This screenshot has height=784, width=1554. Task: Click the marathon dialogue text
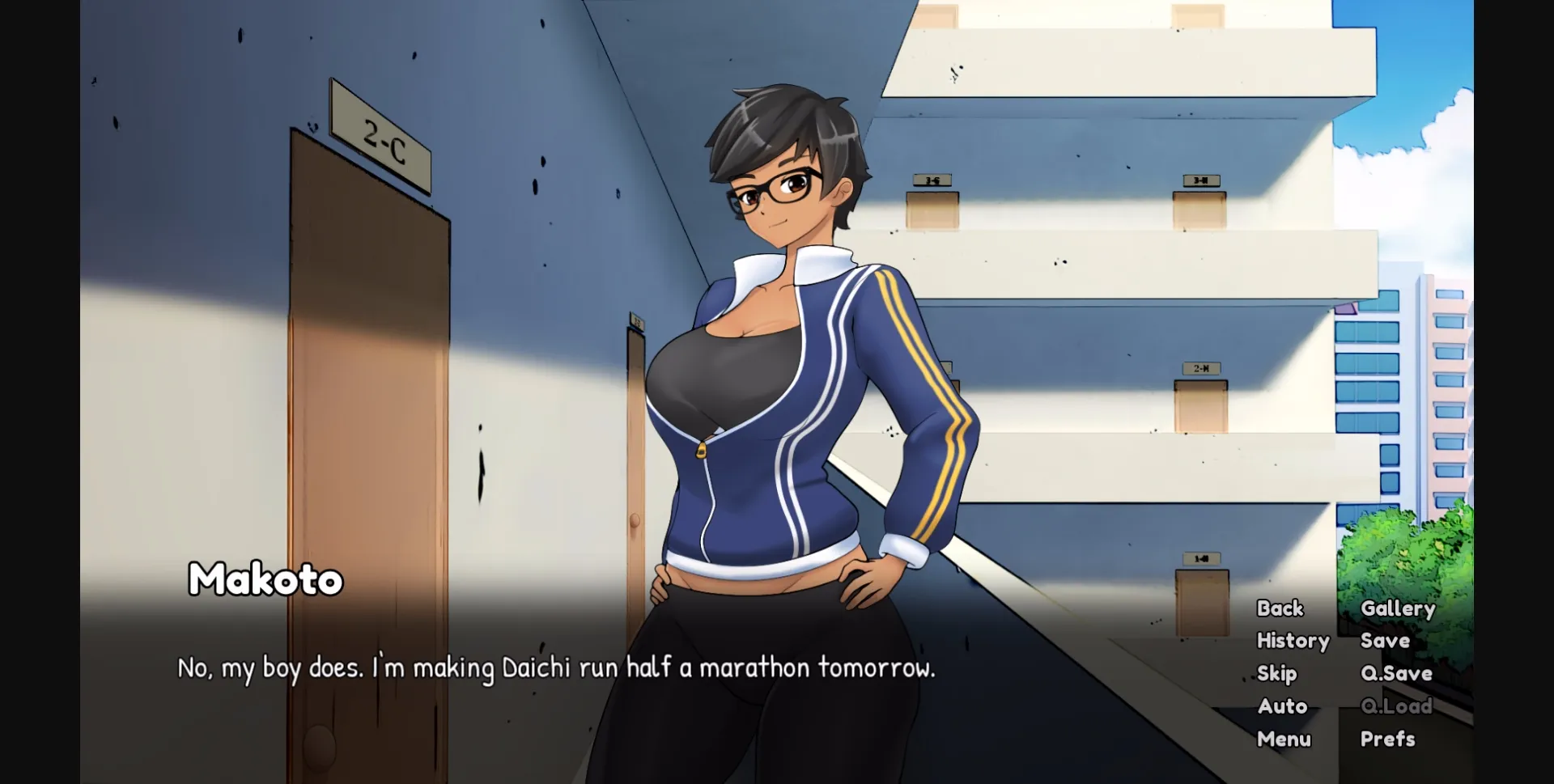(x=554, y=668)
